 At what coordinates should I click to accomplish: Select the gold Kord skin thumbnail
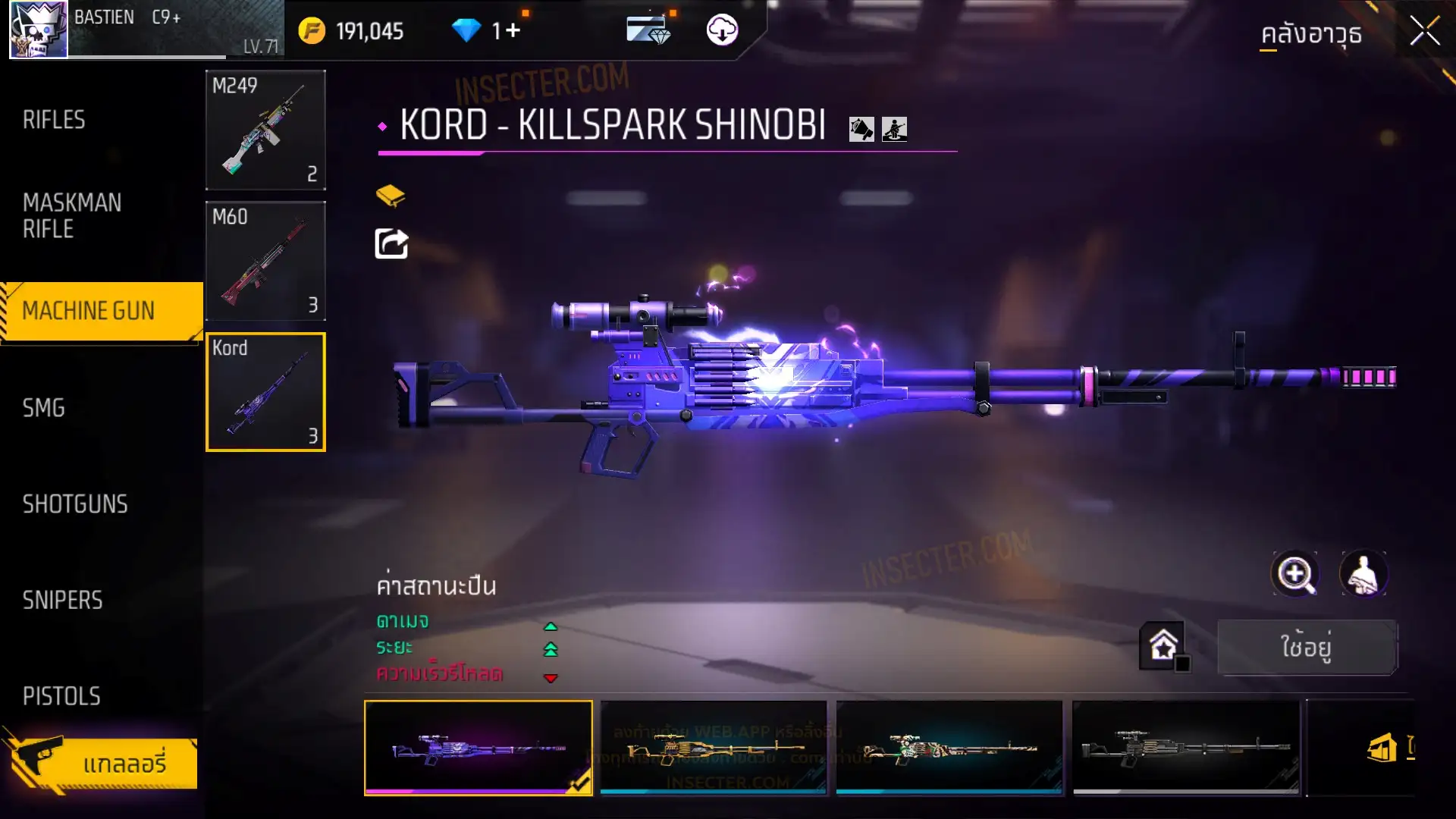pos(714,748)
